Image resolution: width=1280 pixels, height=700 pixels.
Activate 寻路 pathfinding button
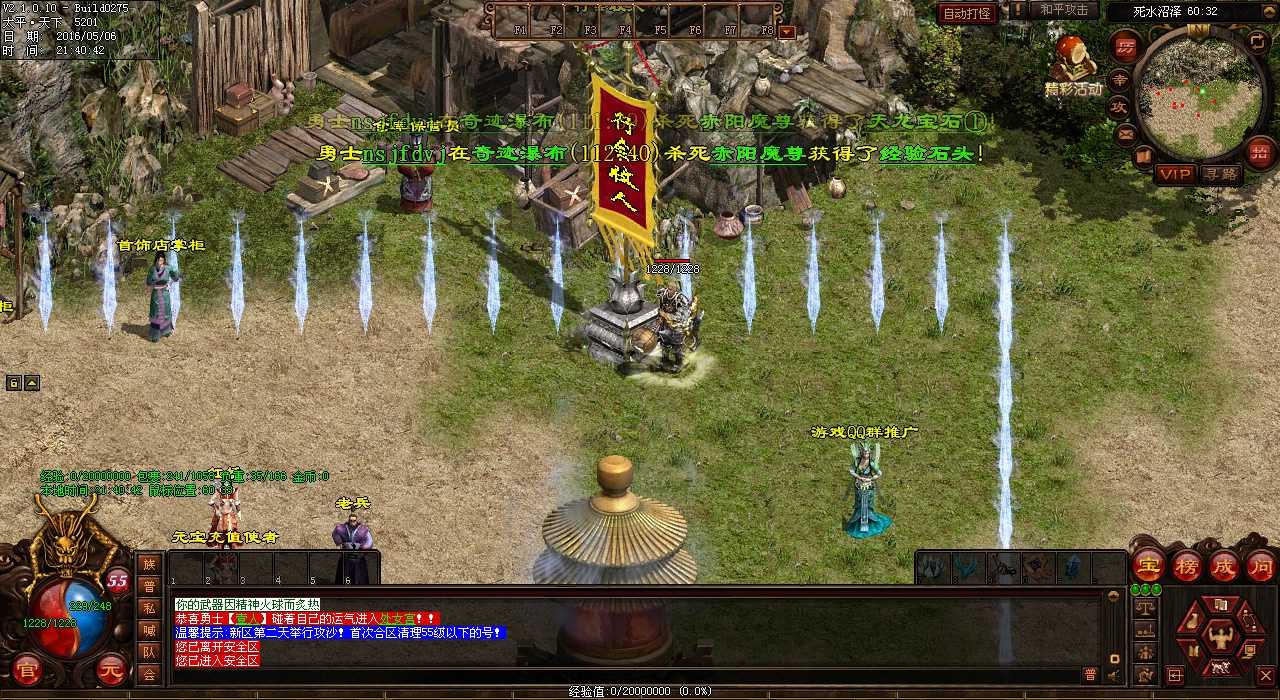tap(1220, 174)
